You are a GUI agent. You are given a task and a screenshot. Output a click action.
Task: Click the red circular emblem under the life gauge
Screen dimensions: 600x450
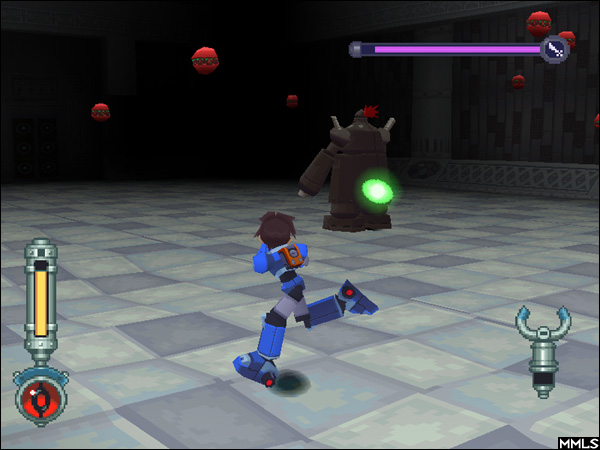(x=41, y=397)
